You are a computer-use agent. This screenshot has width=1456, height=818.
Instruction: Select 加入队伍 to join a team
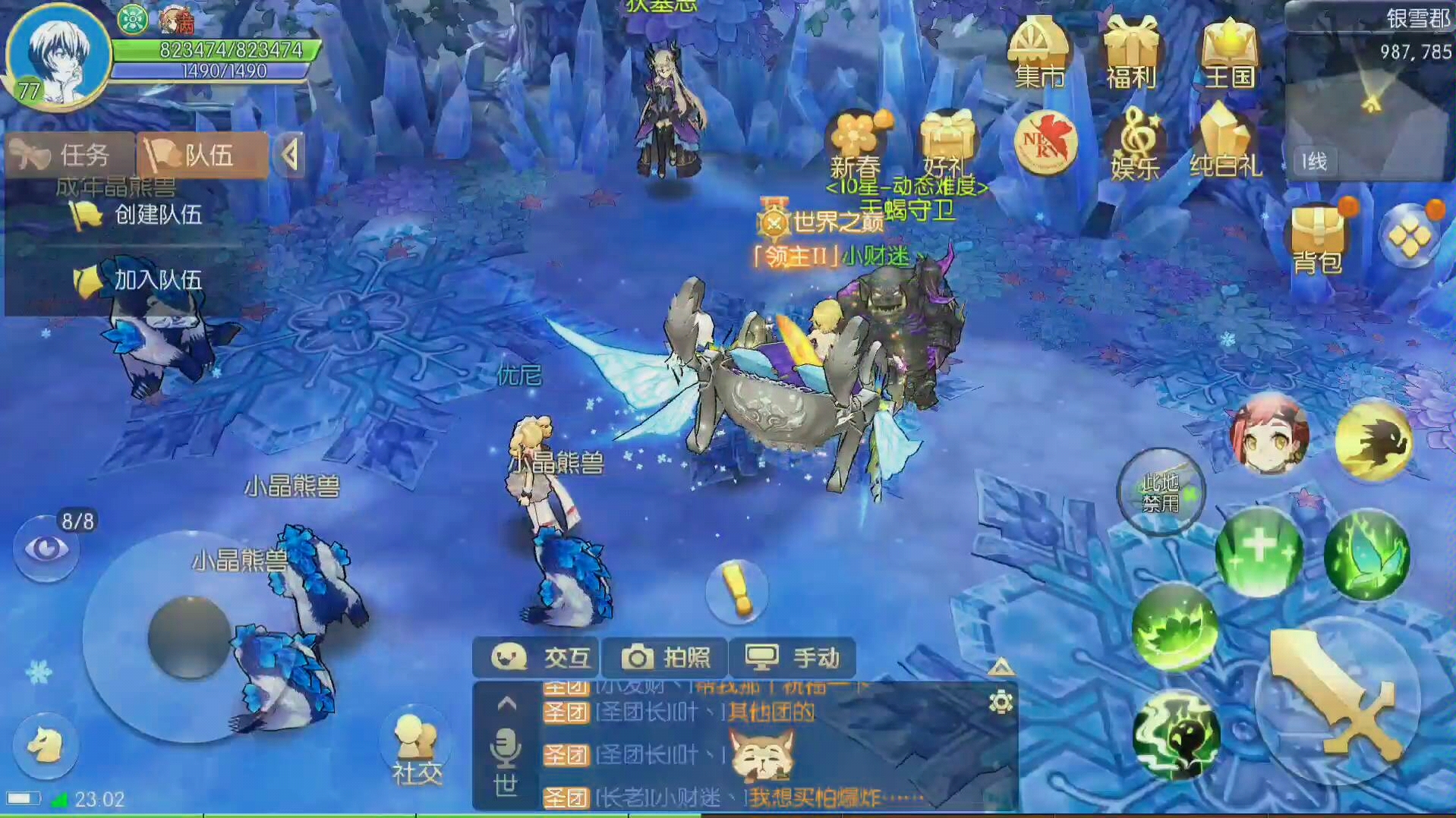coord(141,280)
